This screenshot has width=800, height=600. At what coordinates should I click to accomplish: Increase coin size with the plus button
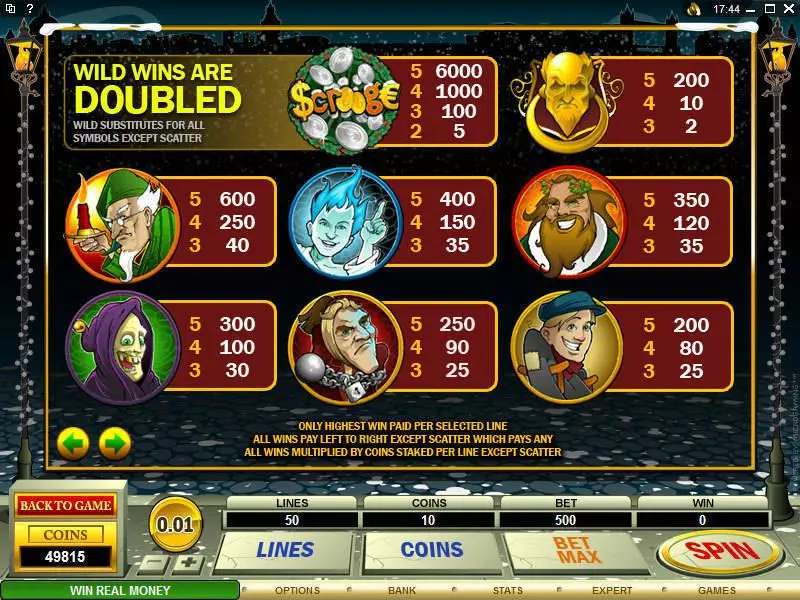pyautogui.click(x=191, y=563)
